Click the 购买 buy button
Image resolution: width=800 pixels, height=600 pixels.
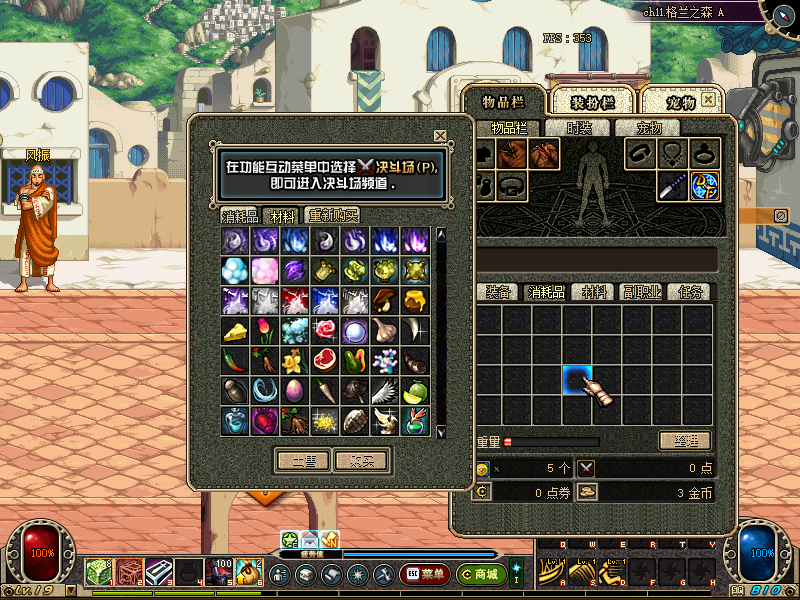point(361,461)
